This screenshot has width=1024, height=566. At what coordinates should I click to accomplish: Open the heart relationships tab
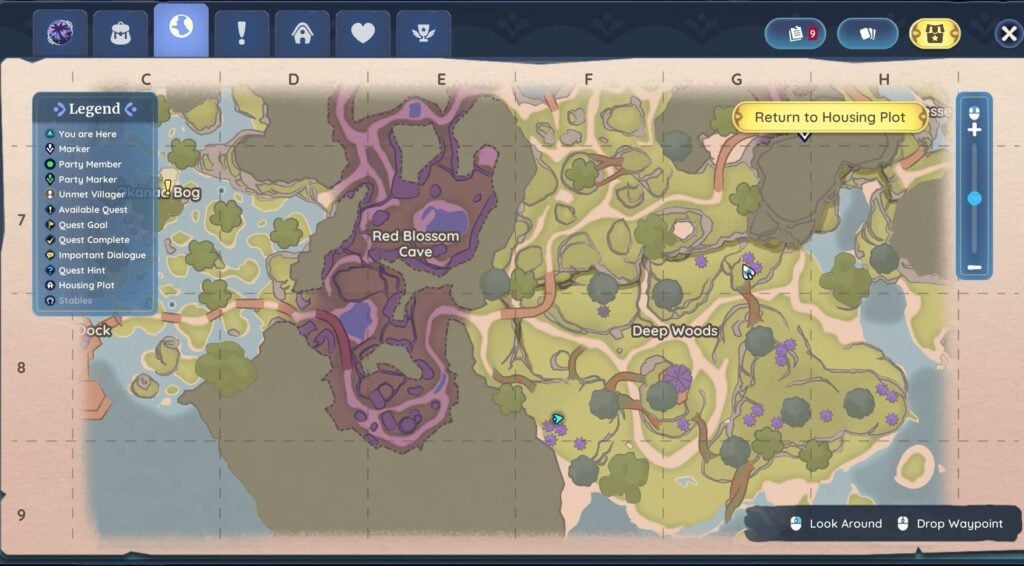pos(363,33)
